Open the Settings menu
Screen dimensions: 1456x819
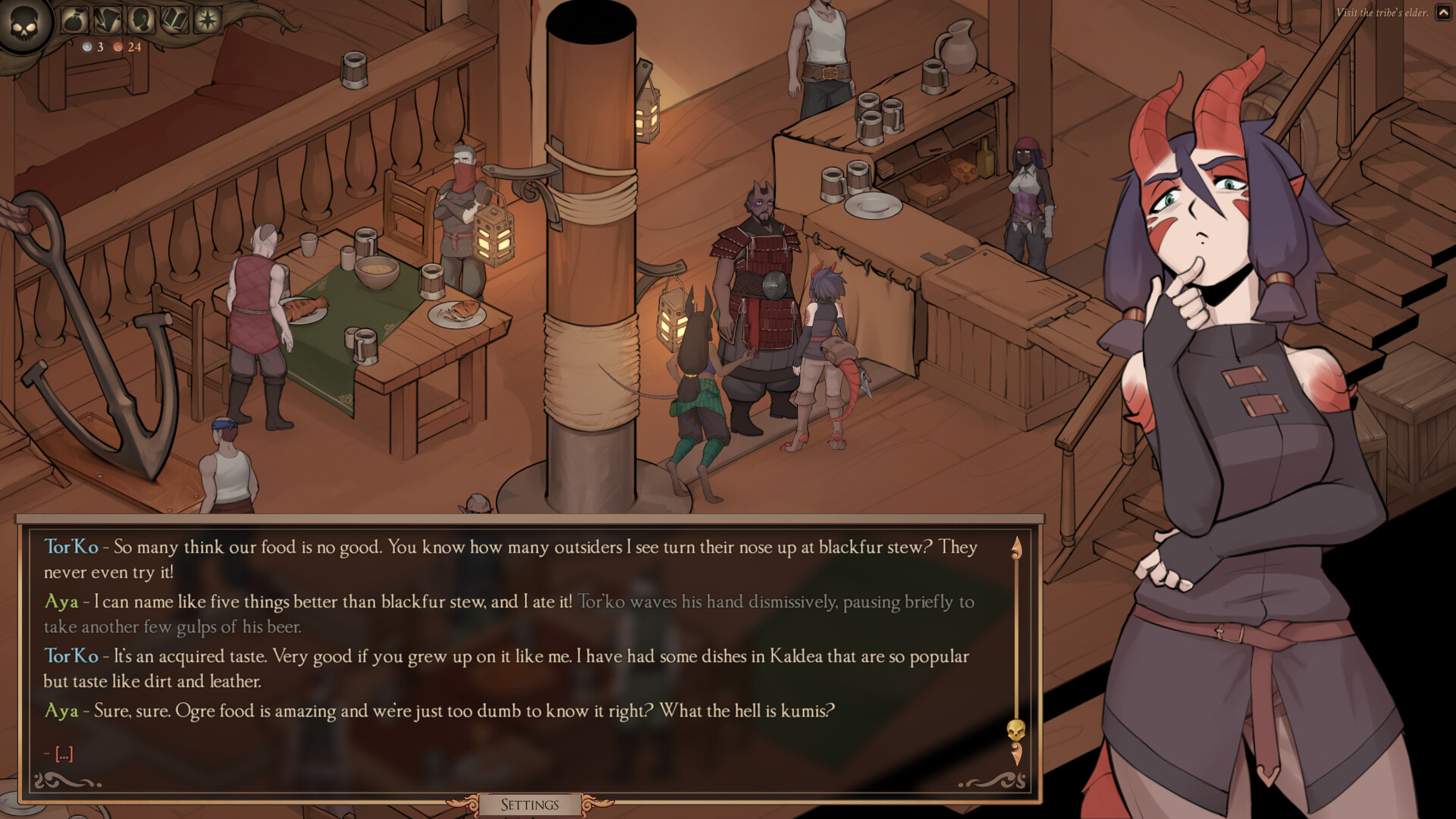click(x=529, y=804)
